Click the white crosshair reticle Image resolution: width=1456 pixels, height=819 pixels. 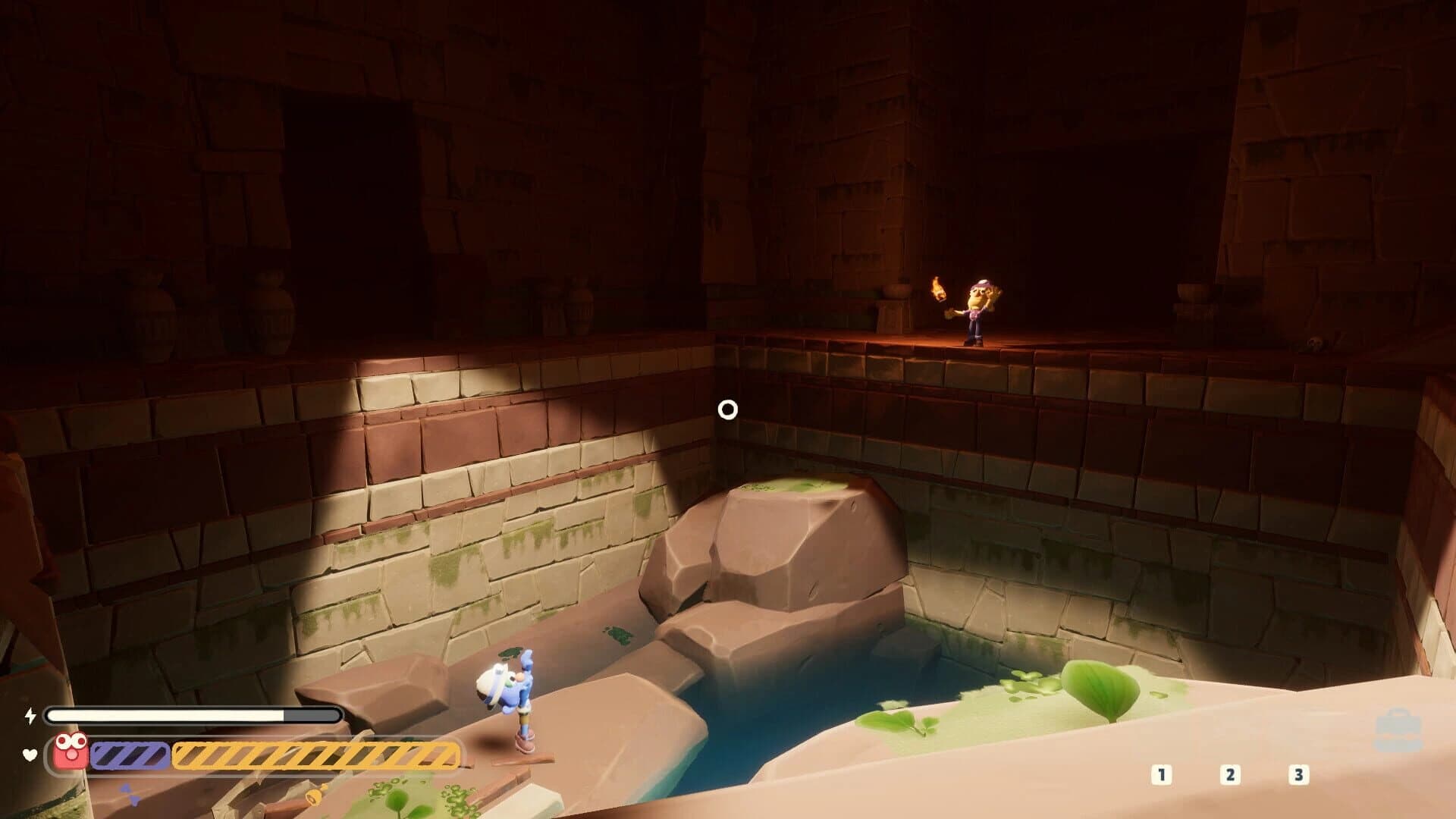[728, 409]
